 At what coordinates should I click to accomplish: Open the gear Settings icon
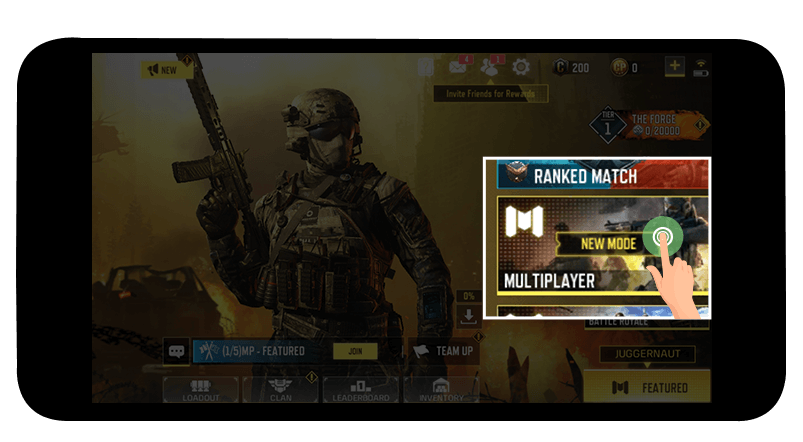point(521,68)
